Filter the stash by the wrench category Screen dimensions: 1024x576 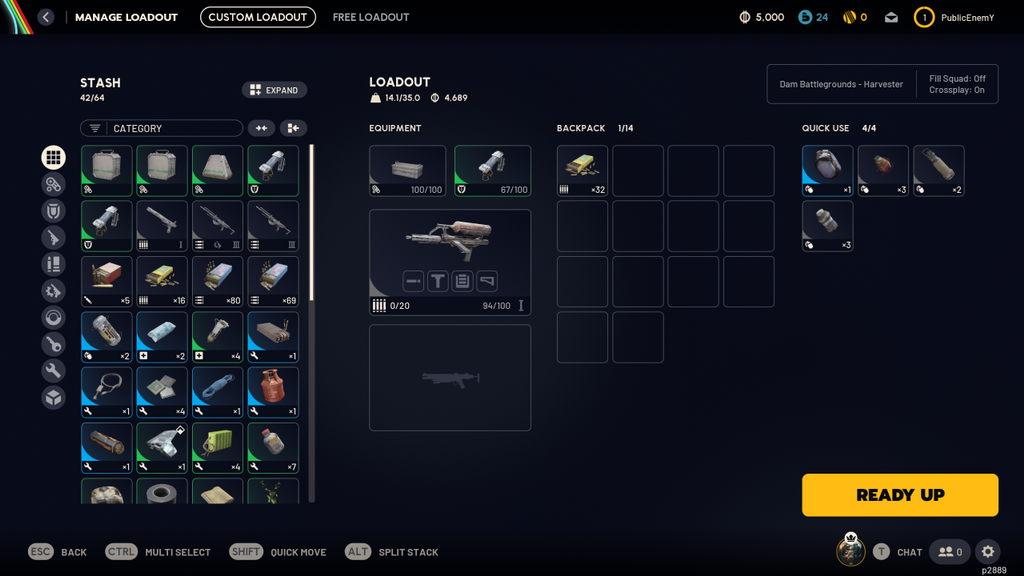(x=54, y=371)
